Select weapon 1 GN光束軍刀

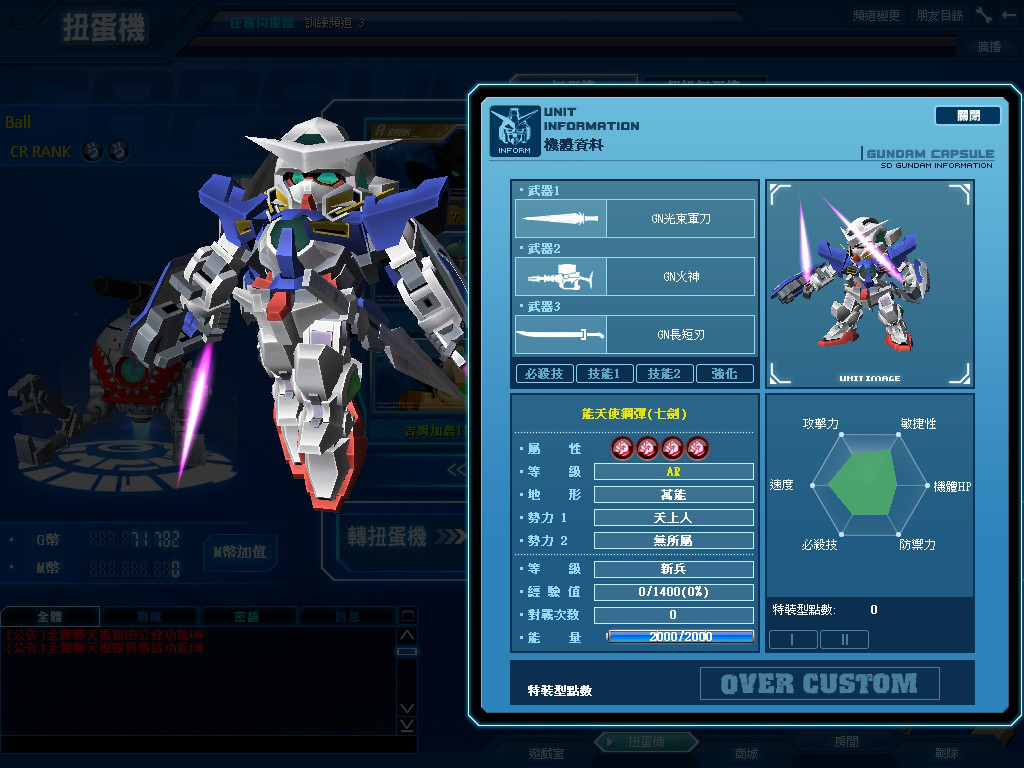tap(635, 218)
